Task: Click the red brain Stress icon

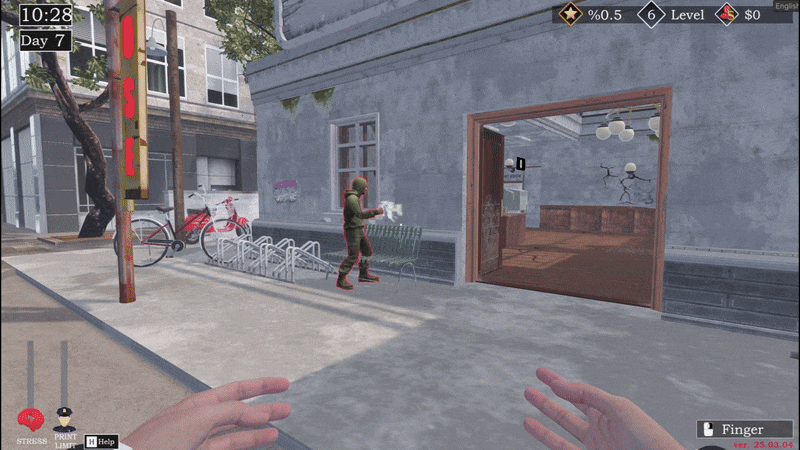Action: tap(31, 420)
